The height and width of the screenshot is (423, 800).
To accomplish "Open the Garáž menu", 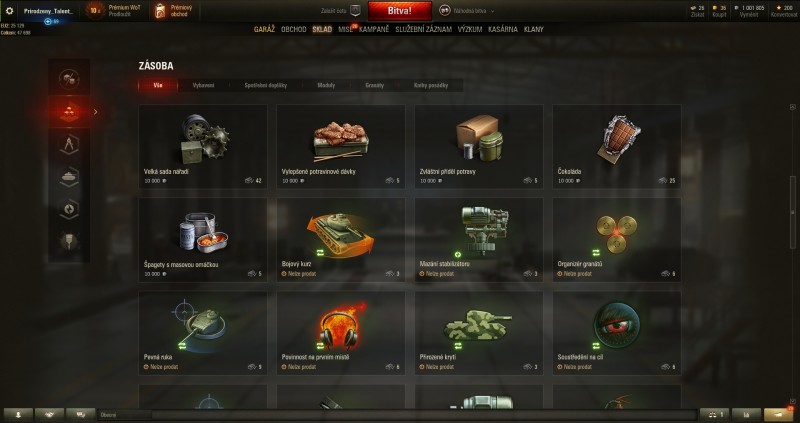I will (x=265, y=30).
